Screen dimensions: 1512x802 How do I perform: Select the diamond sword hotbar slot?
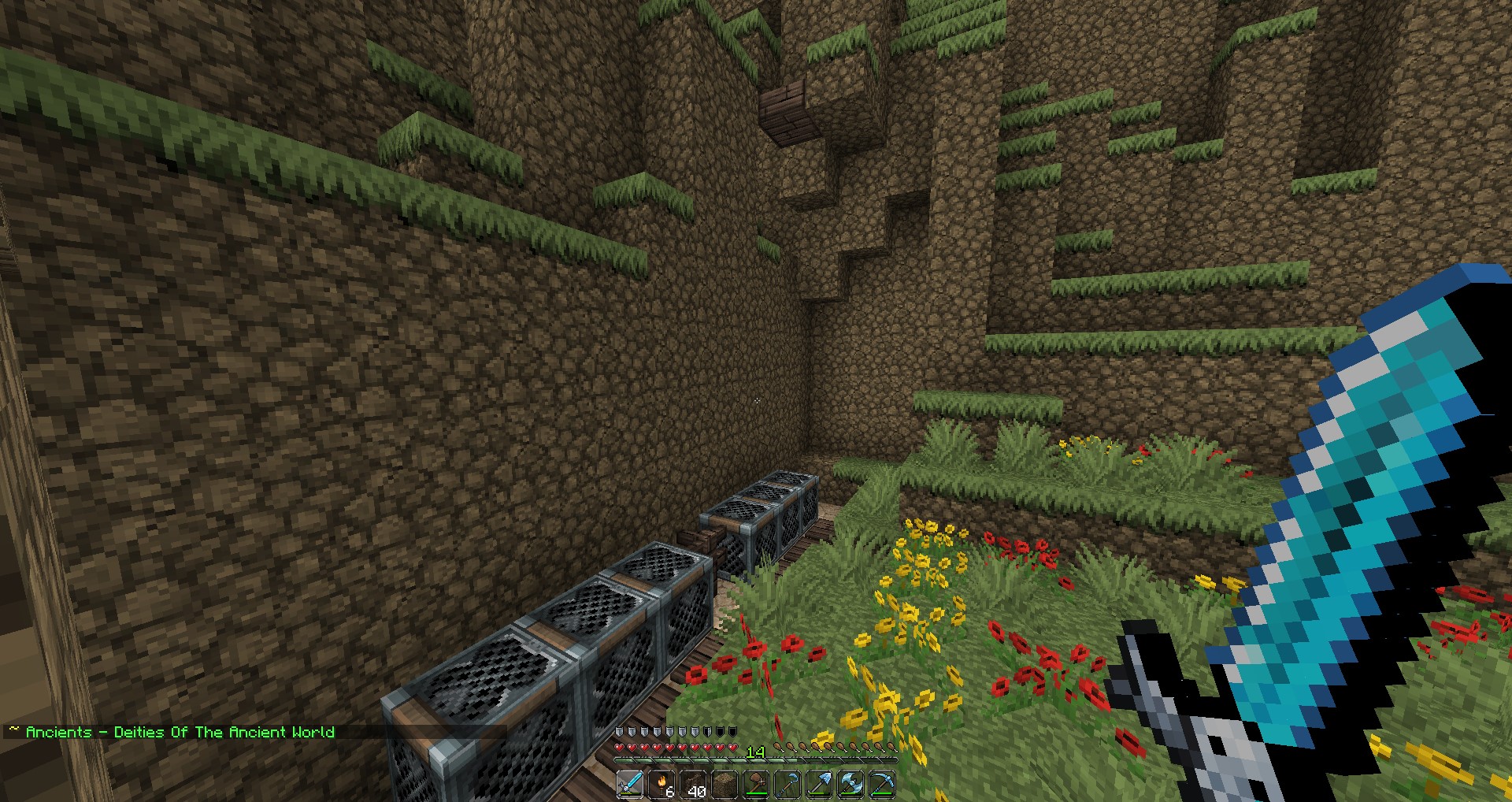point(630,785)
